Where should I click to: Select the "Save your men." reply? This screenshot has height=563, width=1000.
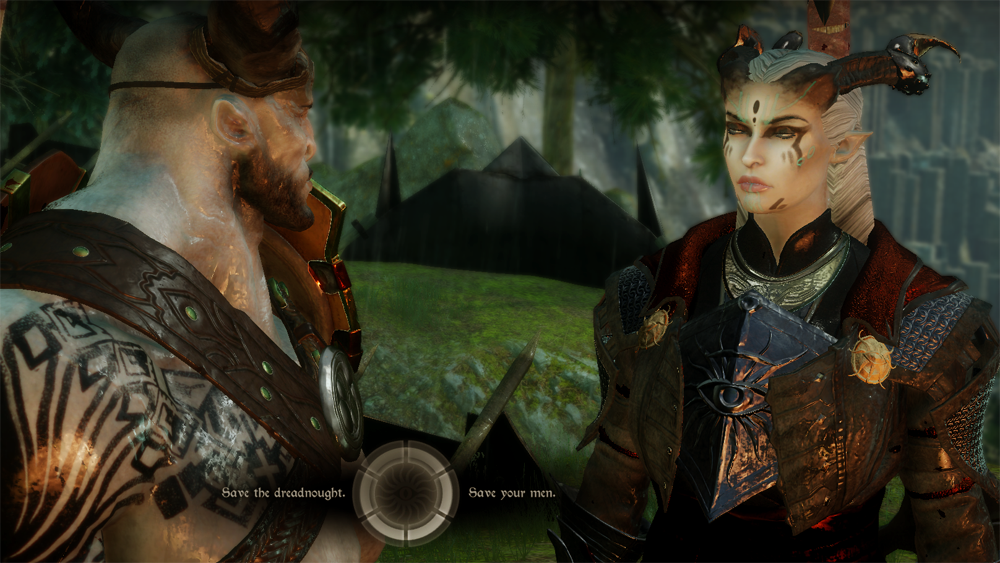click(x=512, y=493)
